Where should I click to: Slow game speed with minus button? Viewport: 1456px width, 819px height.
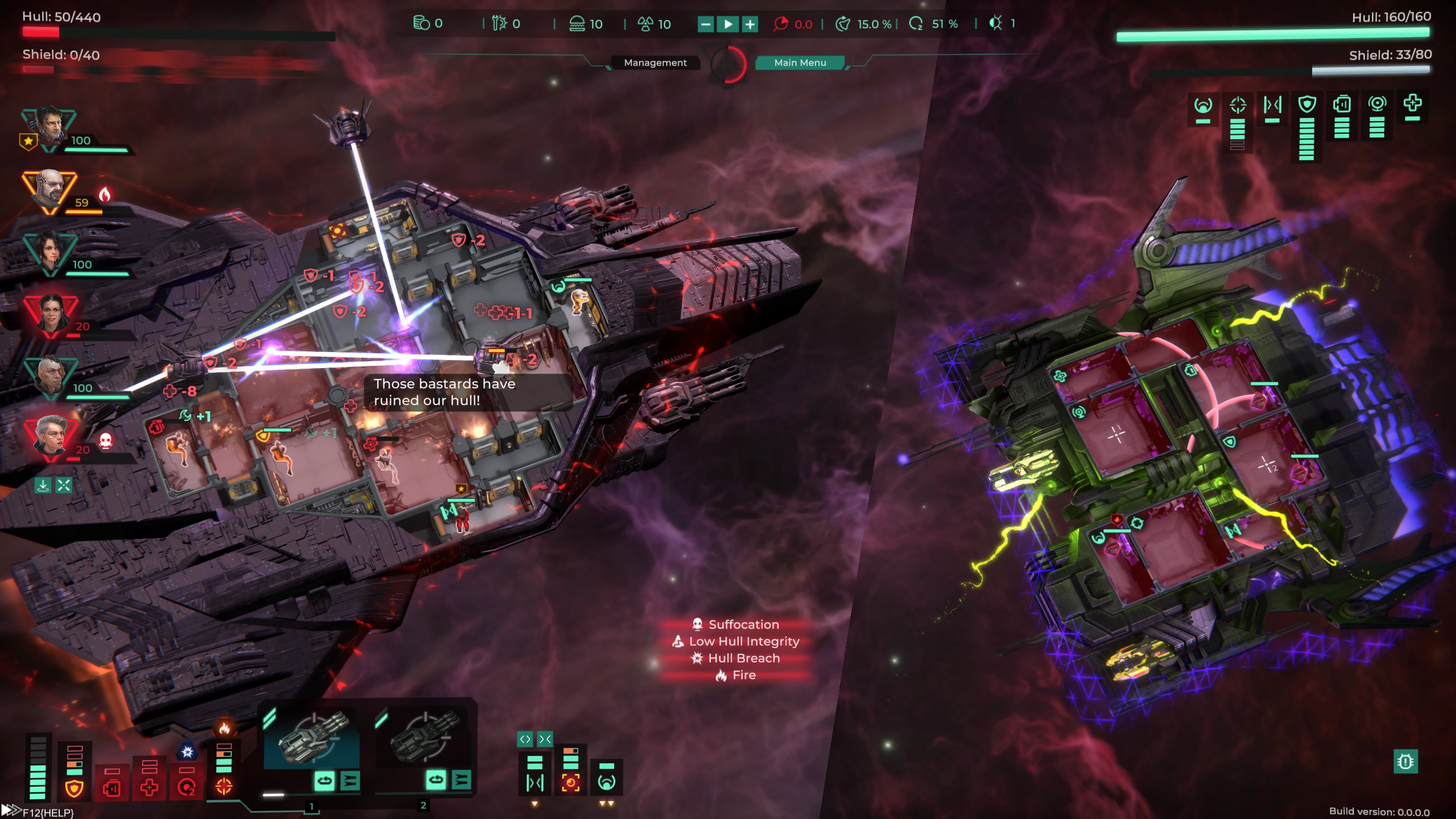pos(705,24)
